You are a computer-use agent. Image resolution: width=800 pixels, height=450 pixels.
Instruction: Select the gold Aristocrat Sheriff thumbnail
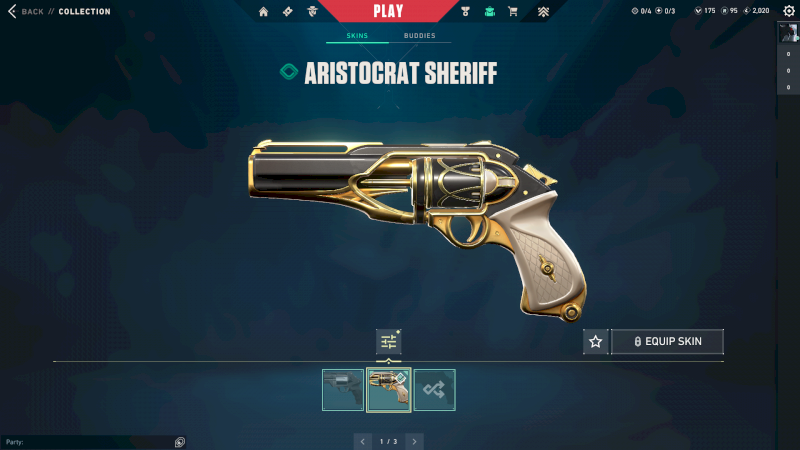coord(389,390)
